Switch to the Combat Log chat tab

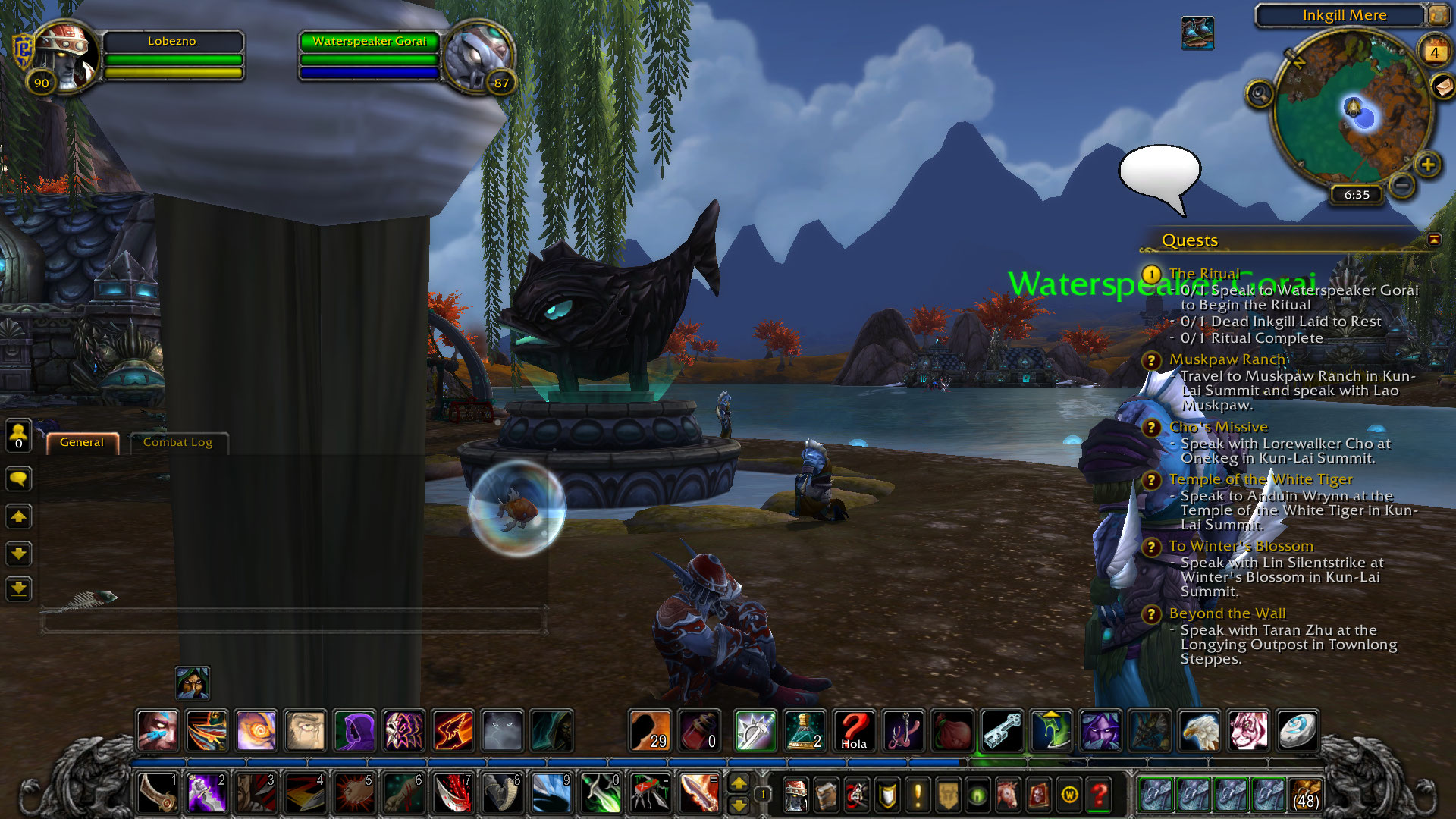tap(177, 442)
